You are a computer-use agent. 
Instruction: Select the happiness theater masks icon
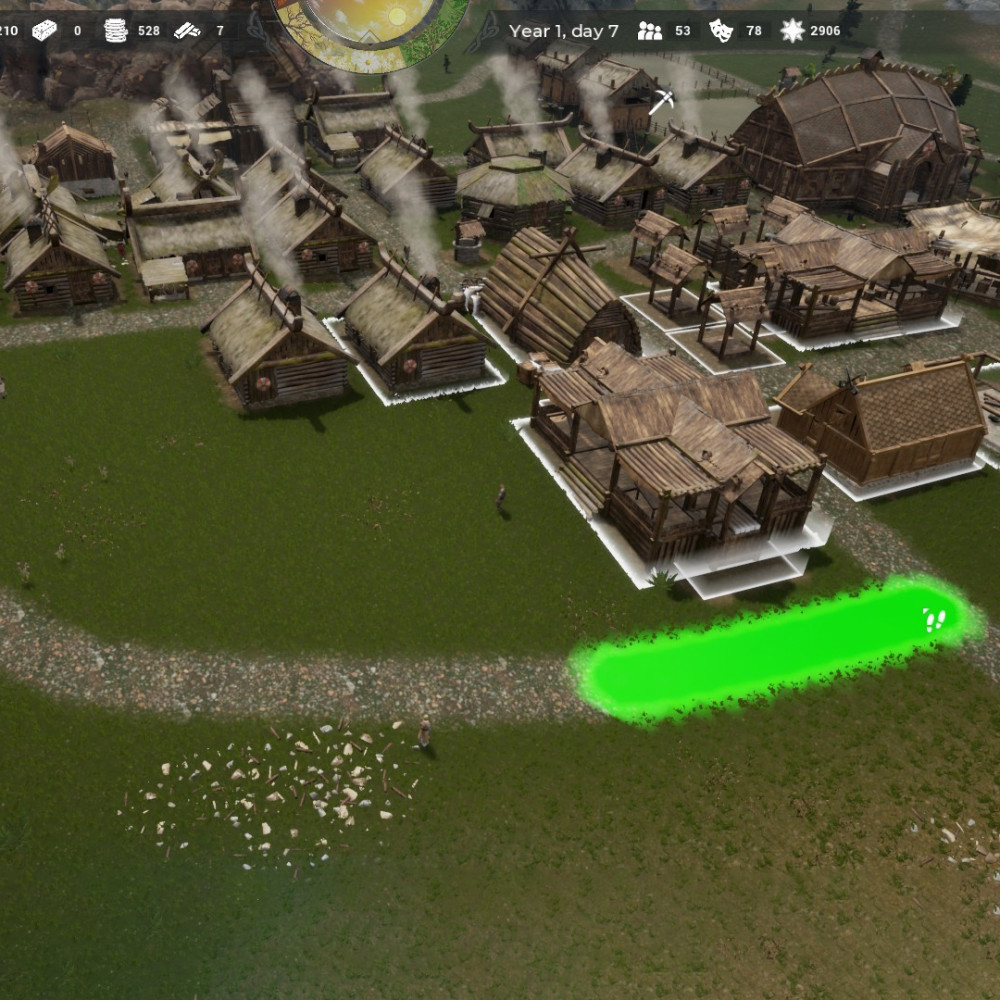tap(721, 31)
